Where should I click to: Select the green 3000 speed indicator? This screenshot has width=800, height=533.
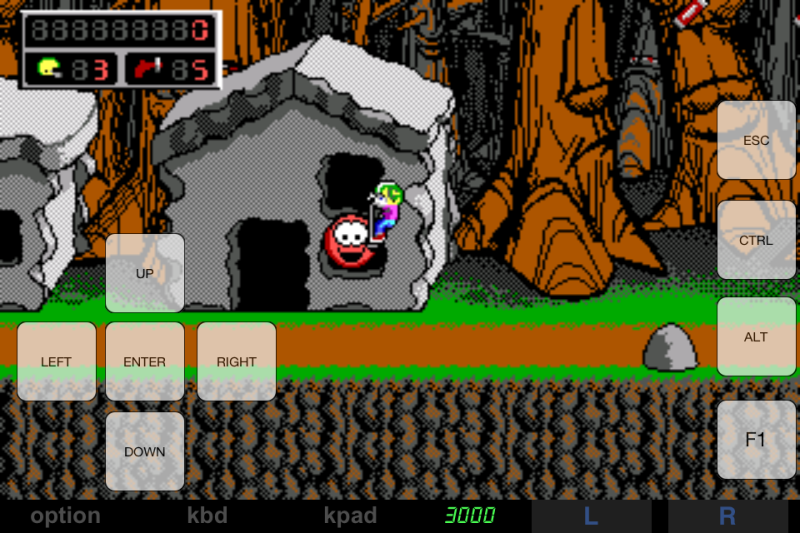tap(470, 516)
